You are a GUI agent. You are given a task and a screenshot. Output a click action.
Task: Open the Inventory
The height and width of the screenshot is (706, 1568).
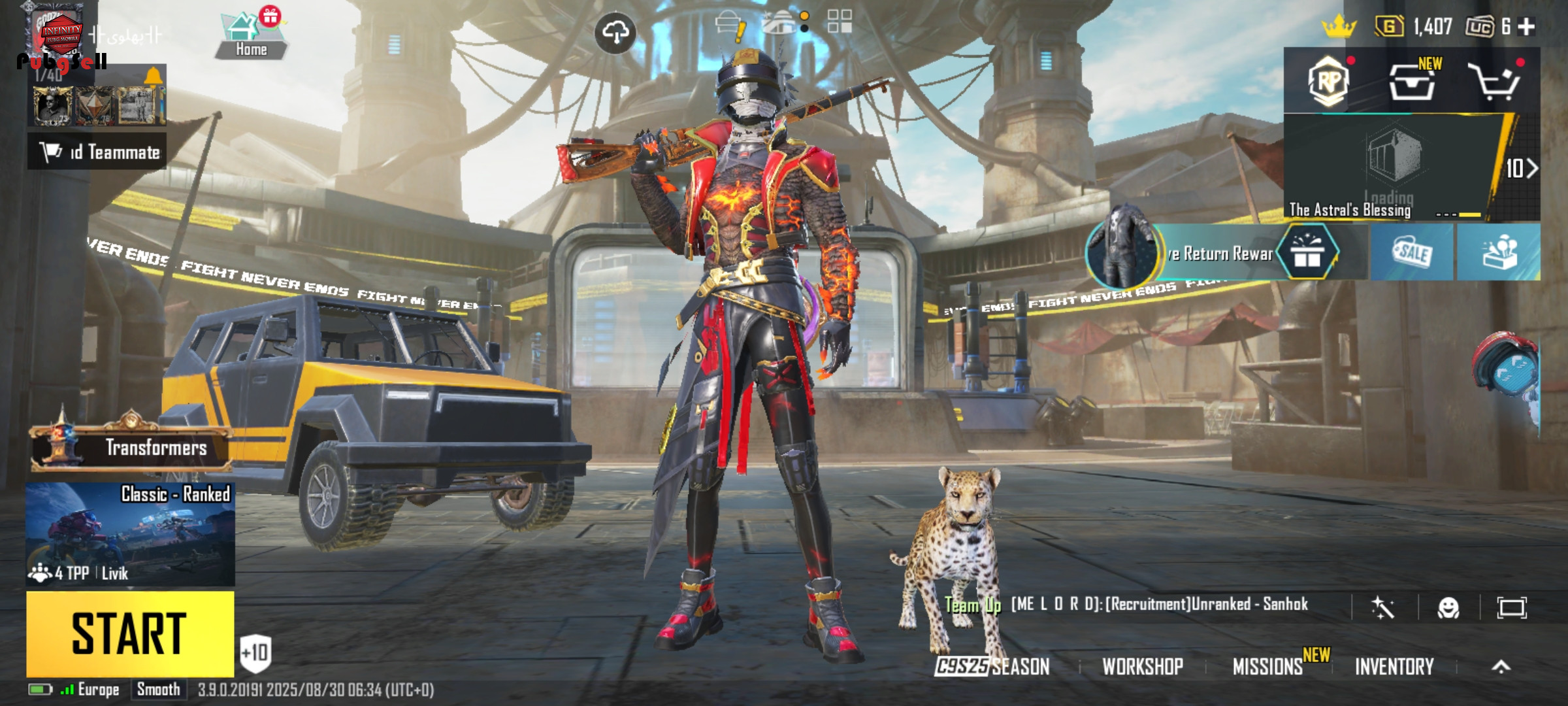[1394, 666]
